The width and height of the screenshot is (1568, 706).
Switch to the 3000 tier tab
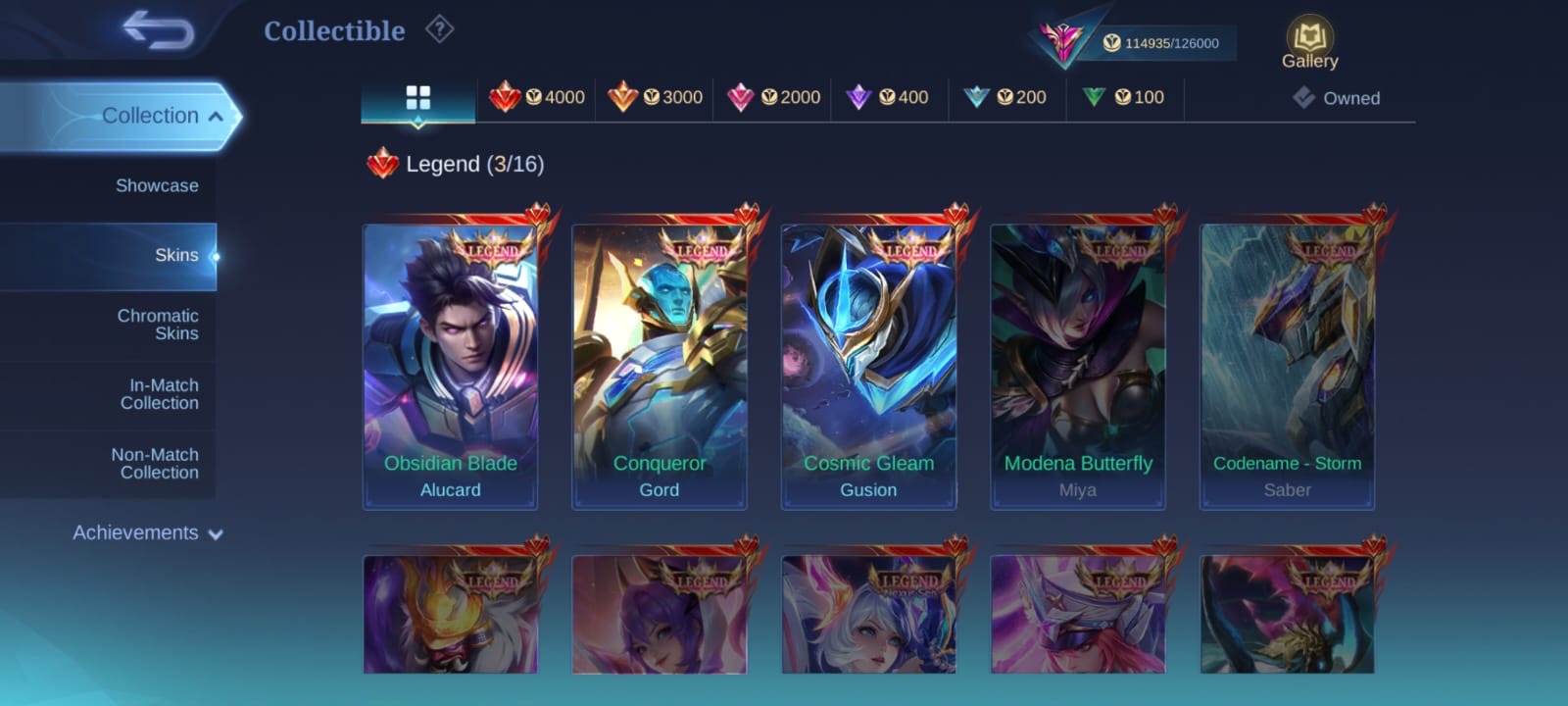[x=655, y=98]
